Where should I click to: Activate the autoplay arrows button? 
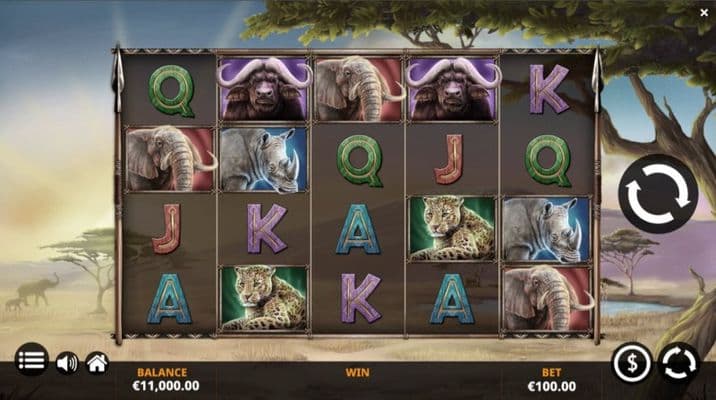(x=680, y=362)
